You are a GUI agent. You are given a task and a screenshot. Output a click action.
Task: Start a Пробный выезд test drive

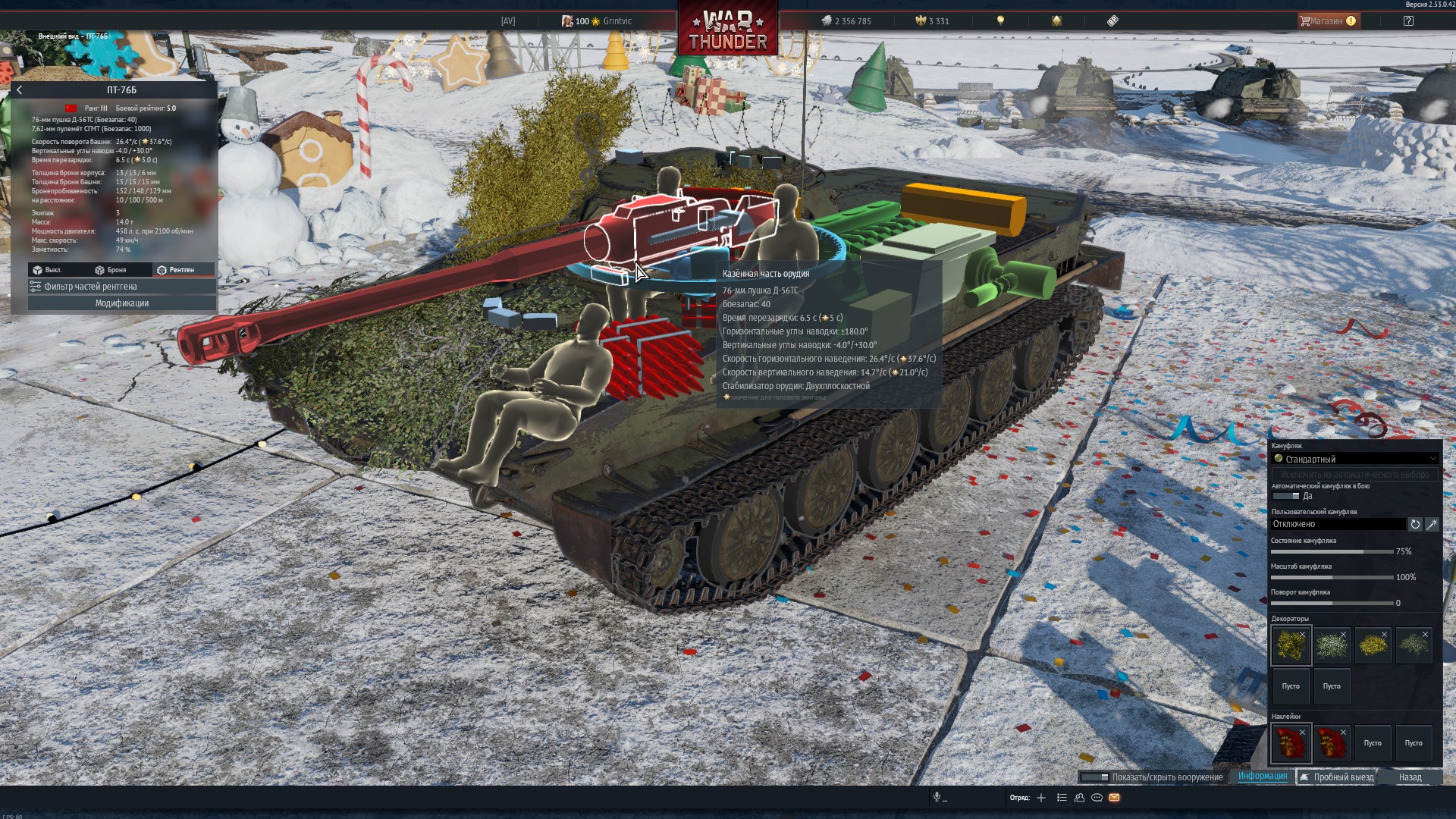click(1336, 777)
